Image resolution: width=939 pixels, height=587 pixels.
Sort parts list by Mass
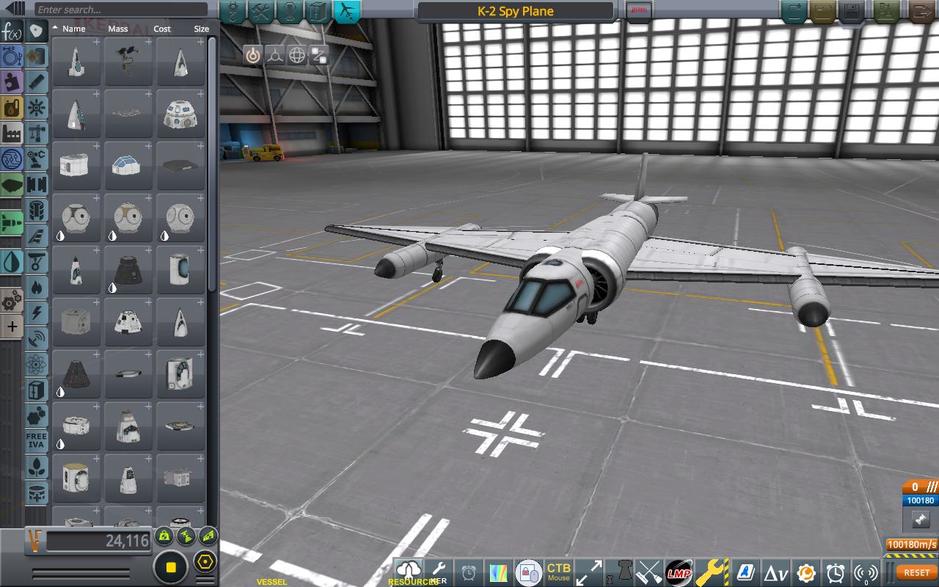coord(118,29)
